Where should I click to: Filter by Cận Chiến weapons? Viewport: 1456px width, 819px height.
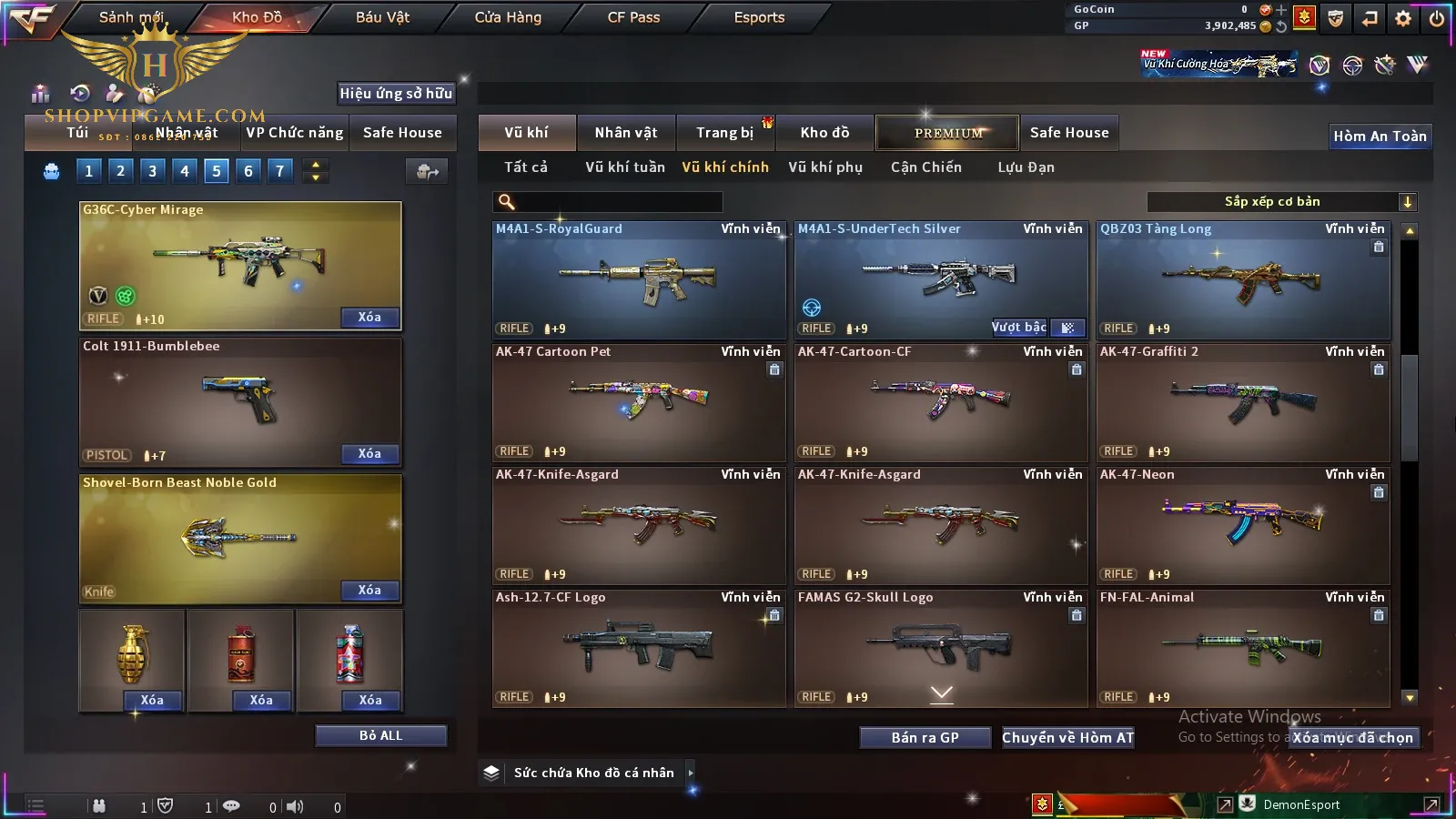925,167
